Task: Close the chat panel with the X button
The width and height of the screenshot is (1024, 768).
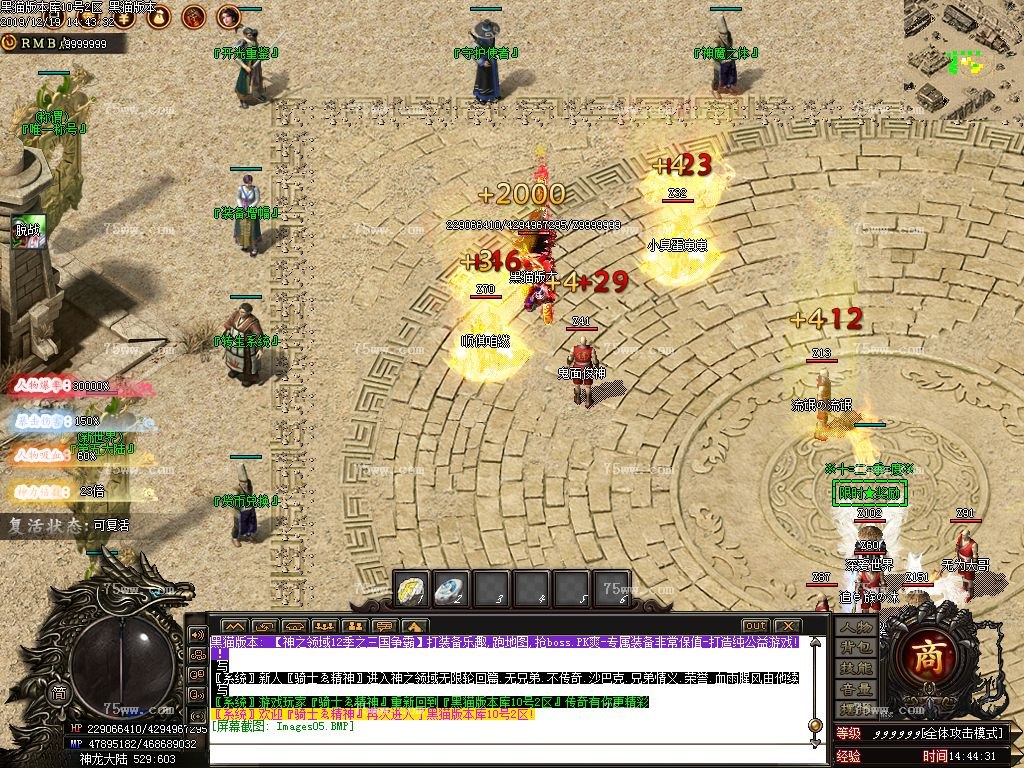Action: (x=786, y=626)
